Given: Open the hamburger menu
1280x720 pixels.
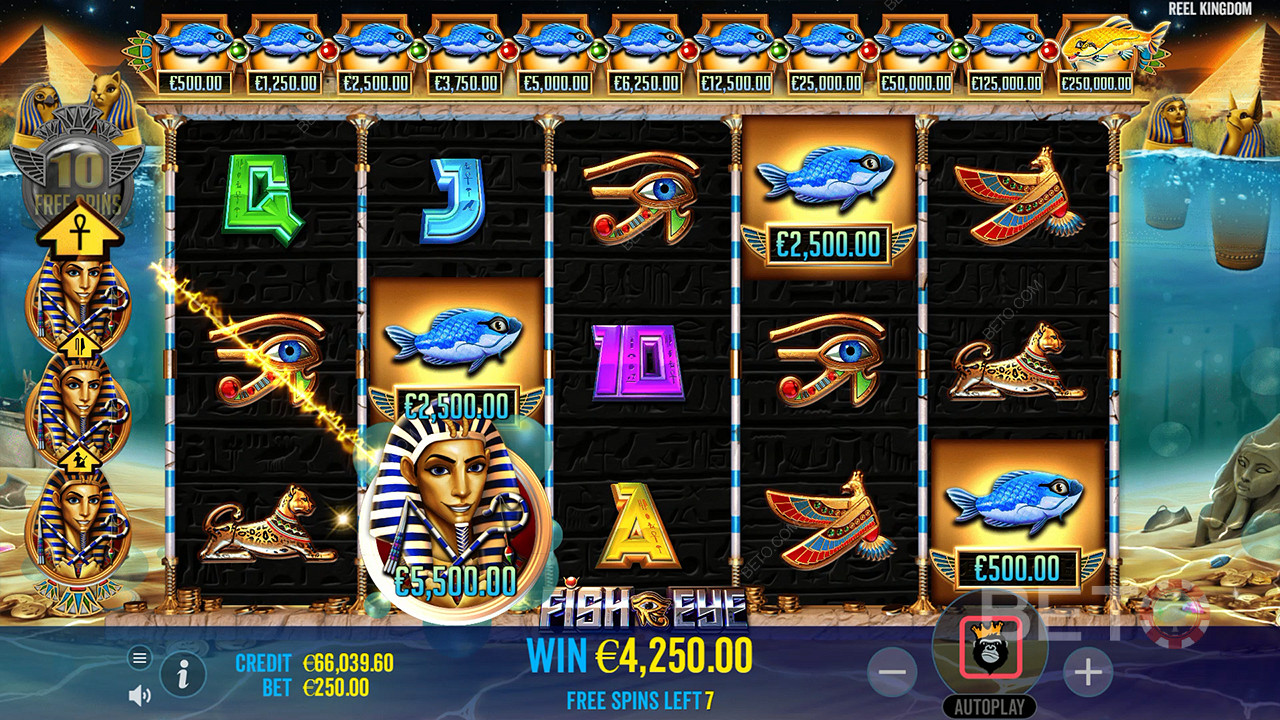Looking at the screenshot, I should point(140,657).
